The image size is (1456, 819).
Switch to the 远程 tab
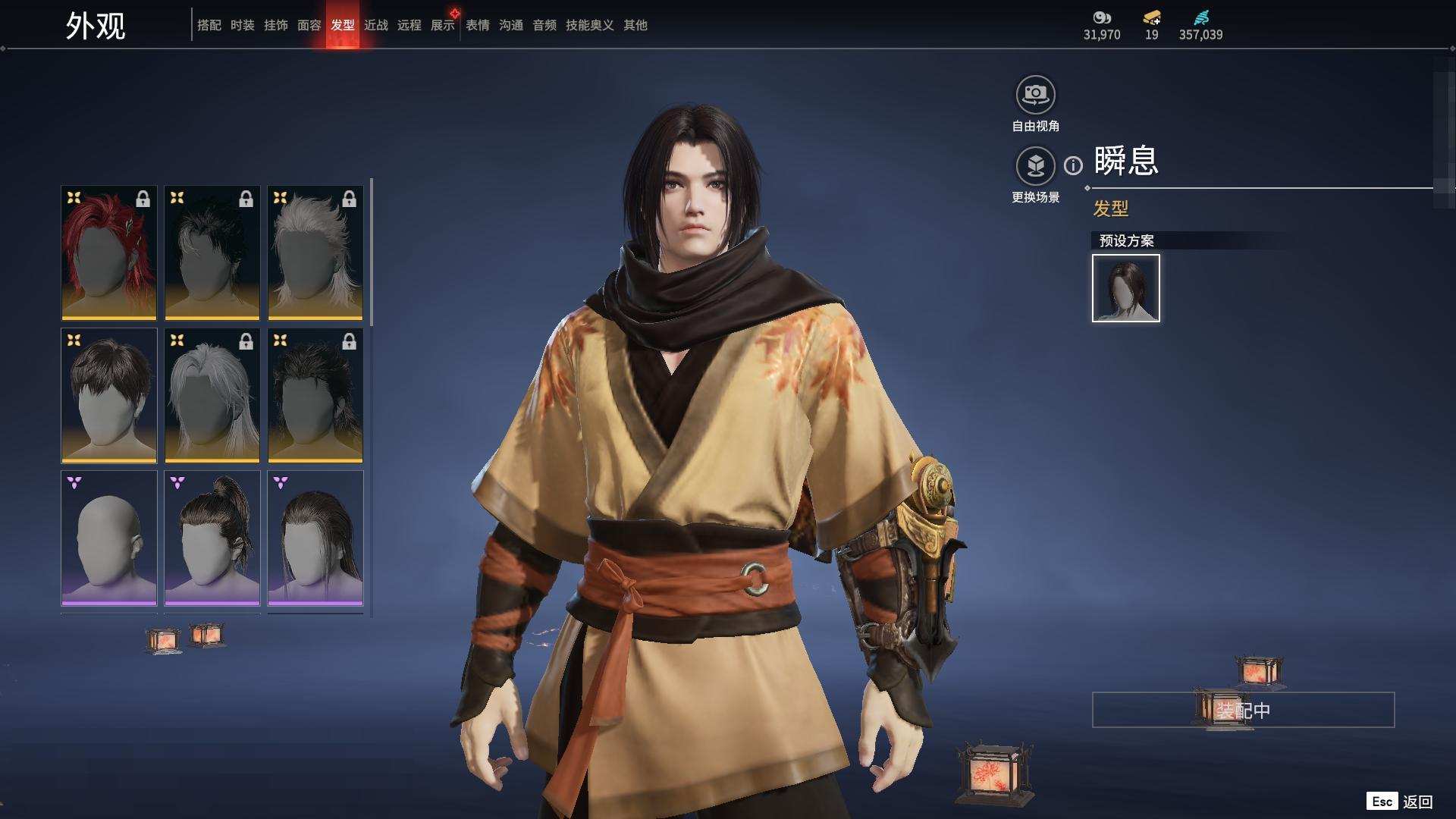409,25
